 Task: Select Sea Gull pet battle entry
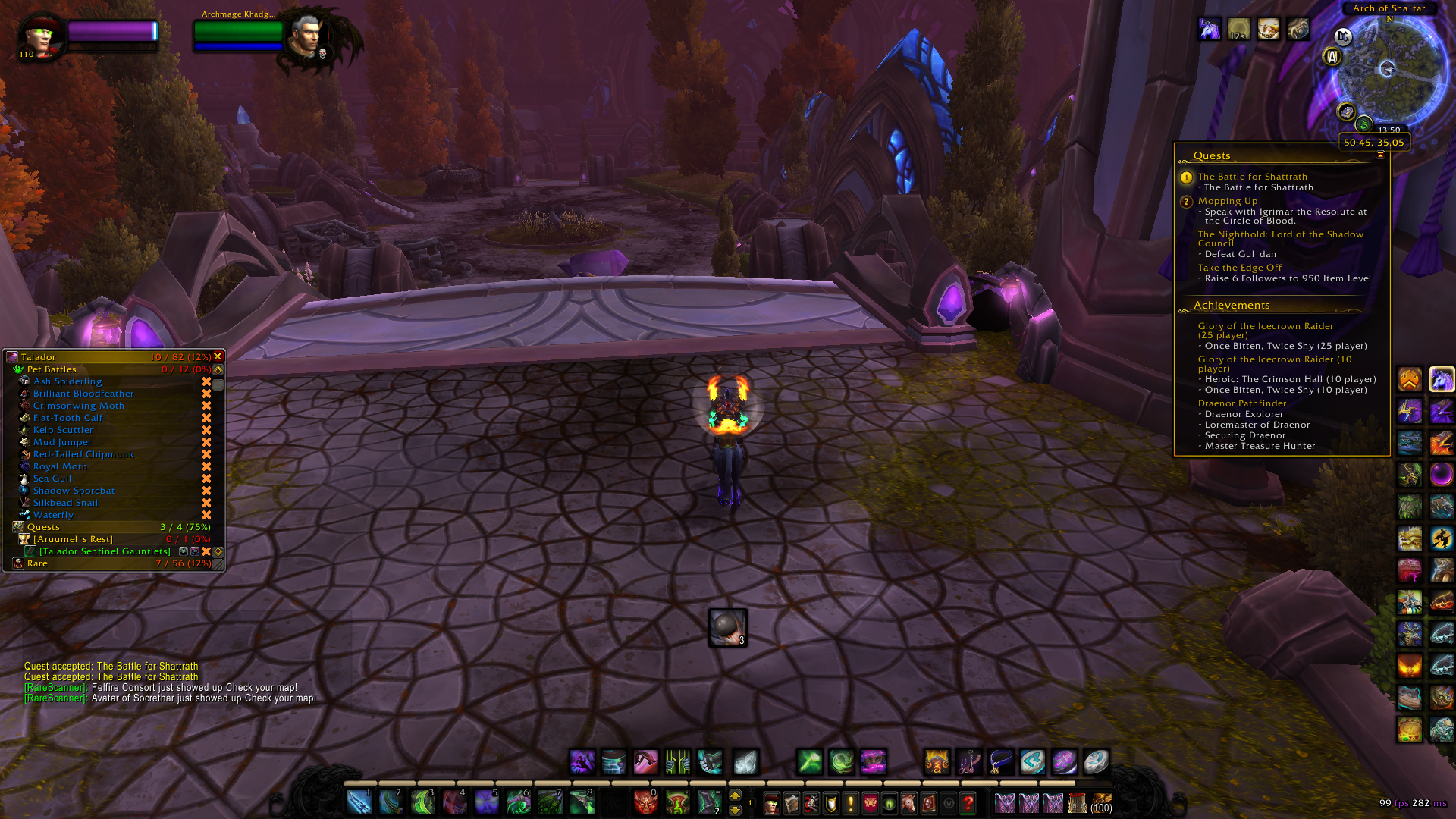coord(52,479)
